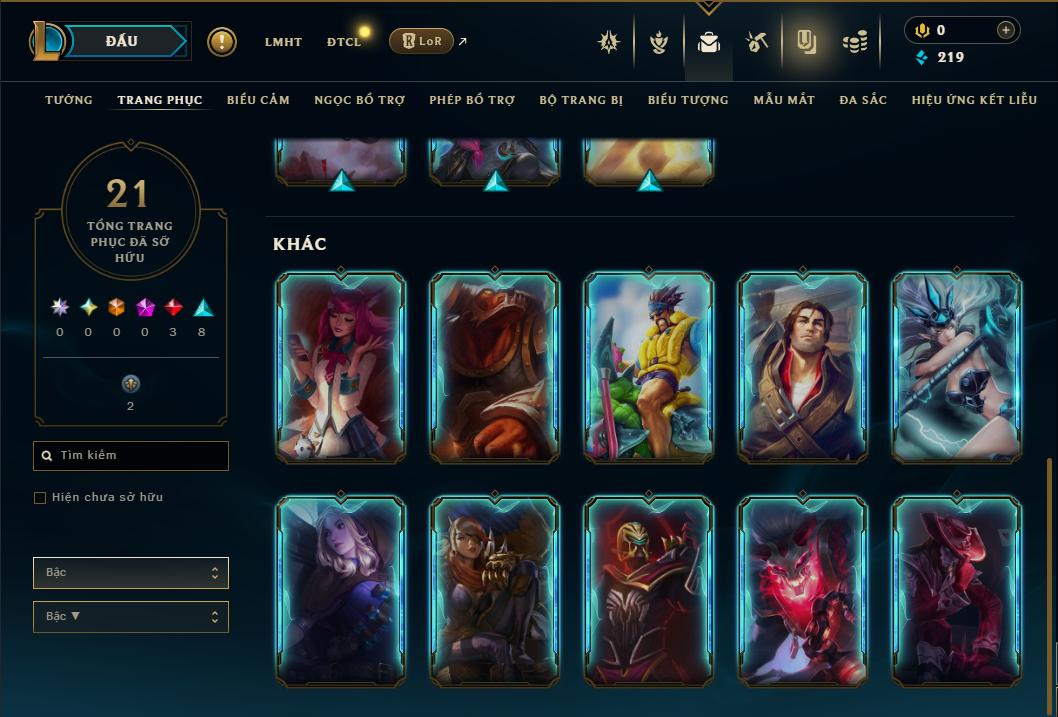Open the BỘ TRANG BỊ tab
The image size is (1058, 717).
tap(581, 100)
